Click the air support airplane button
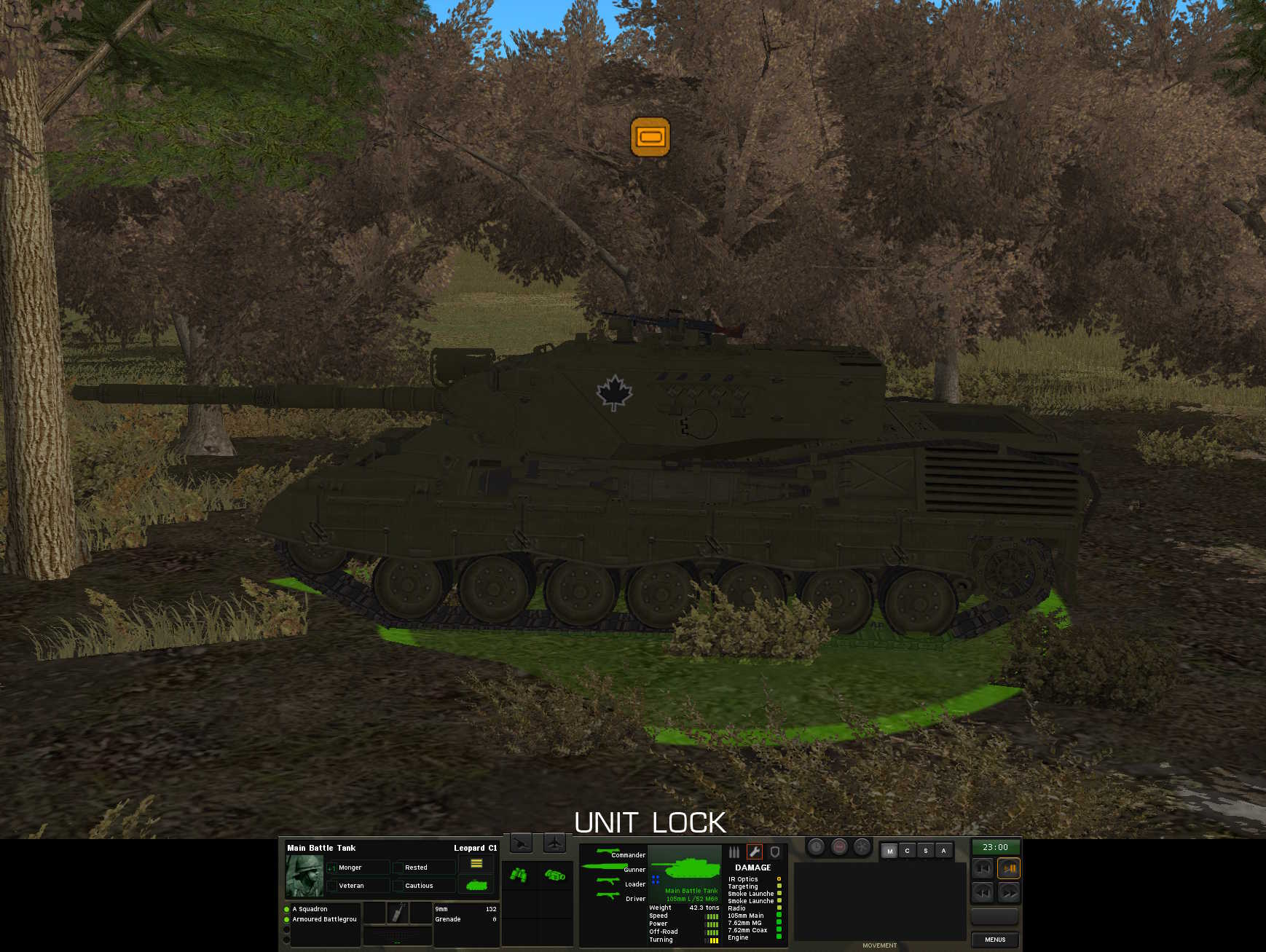The height and width of the screenshot is (952, 1266). pyautogui.click(x=554, y=843)
